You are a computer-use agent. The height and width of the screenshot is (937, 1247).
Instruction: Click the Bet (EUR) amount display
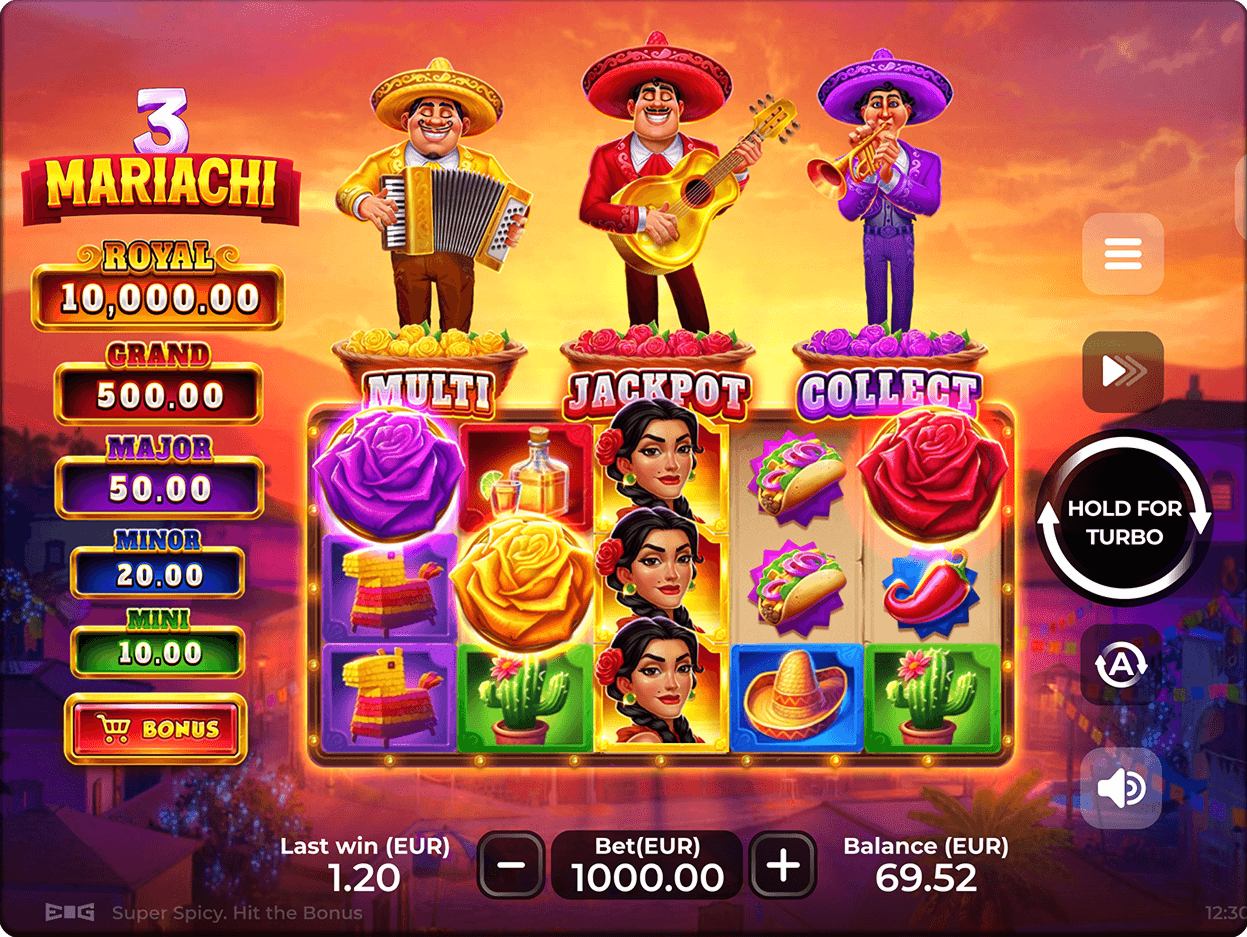[x=647, y=865]
